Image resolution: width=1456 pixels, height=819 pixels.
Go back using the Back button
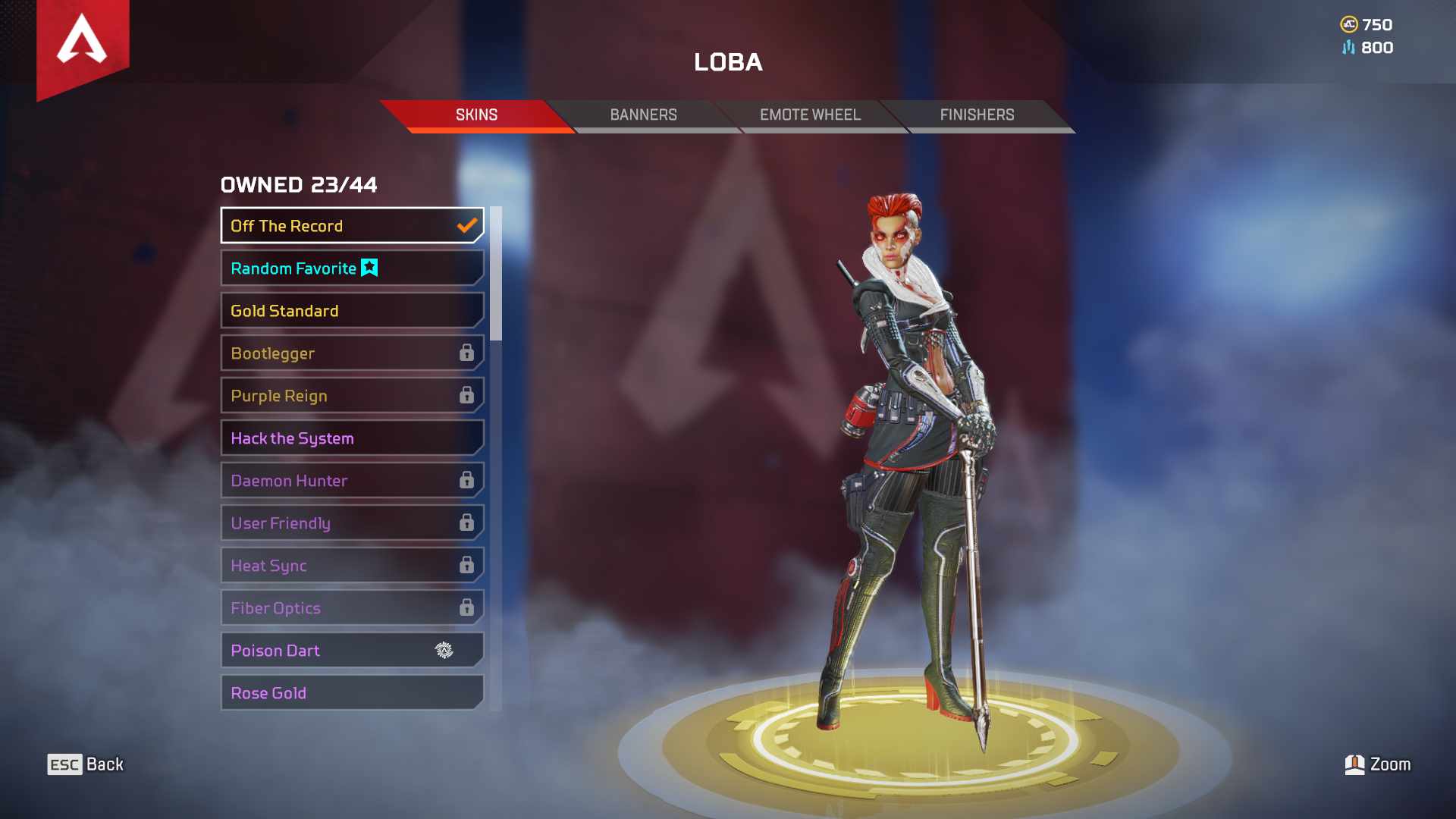pyautogui.click(x=86, y=764)
